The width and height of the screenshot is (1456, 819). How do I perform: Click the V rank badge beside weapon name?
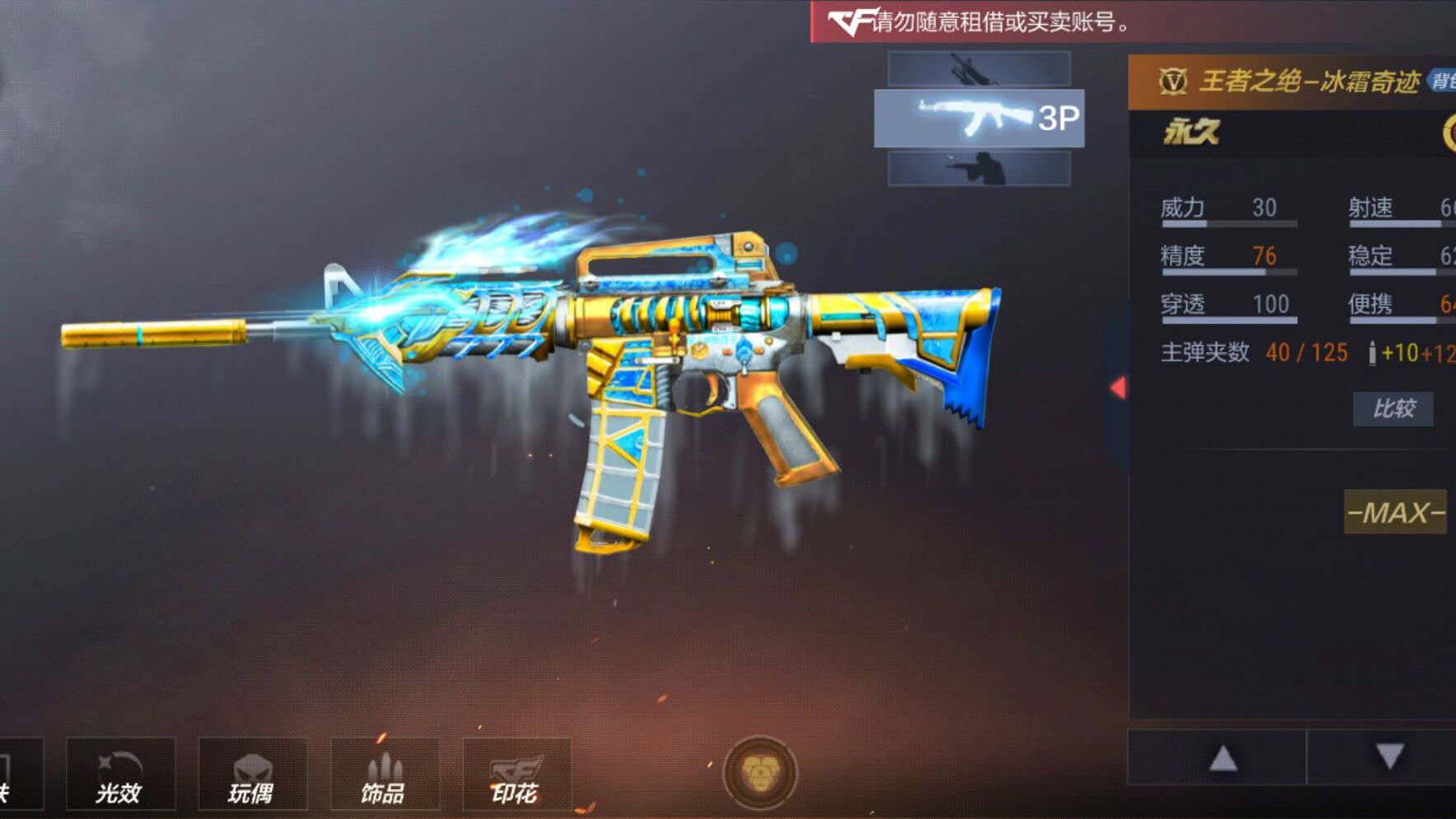tap(1172, 82)
